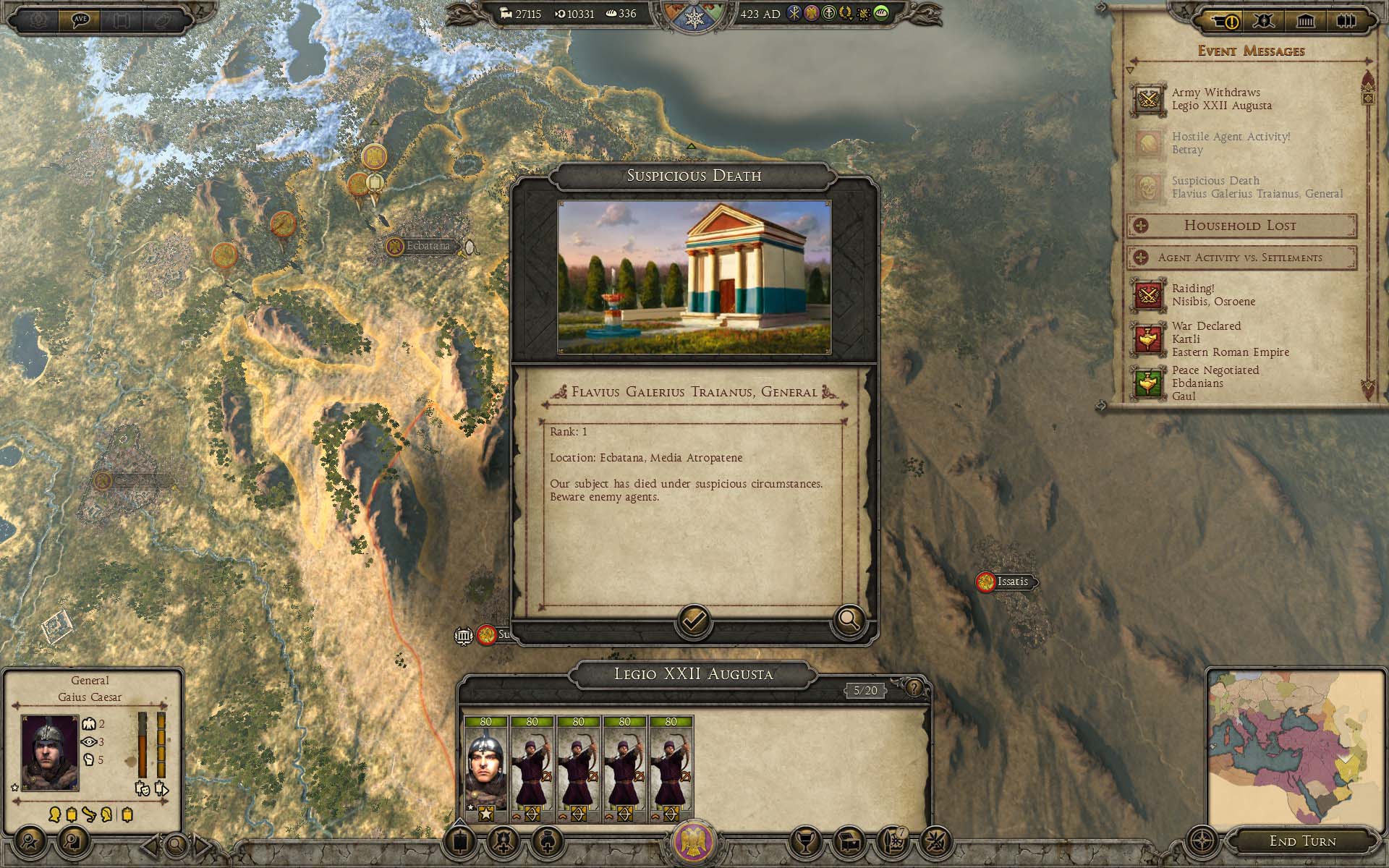Open the faction summary via the purple eagle emblem
This screenshot has width=1389, height=868.
click(694, 841)
